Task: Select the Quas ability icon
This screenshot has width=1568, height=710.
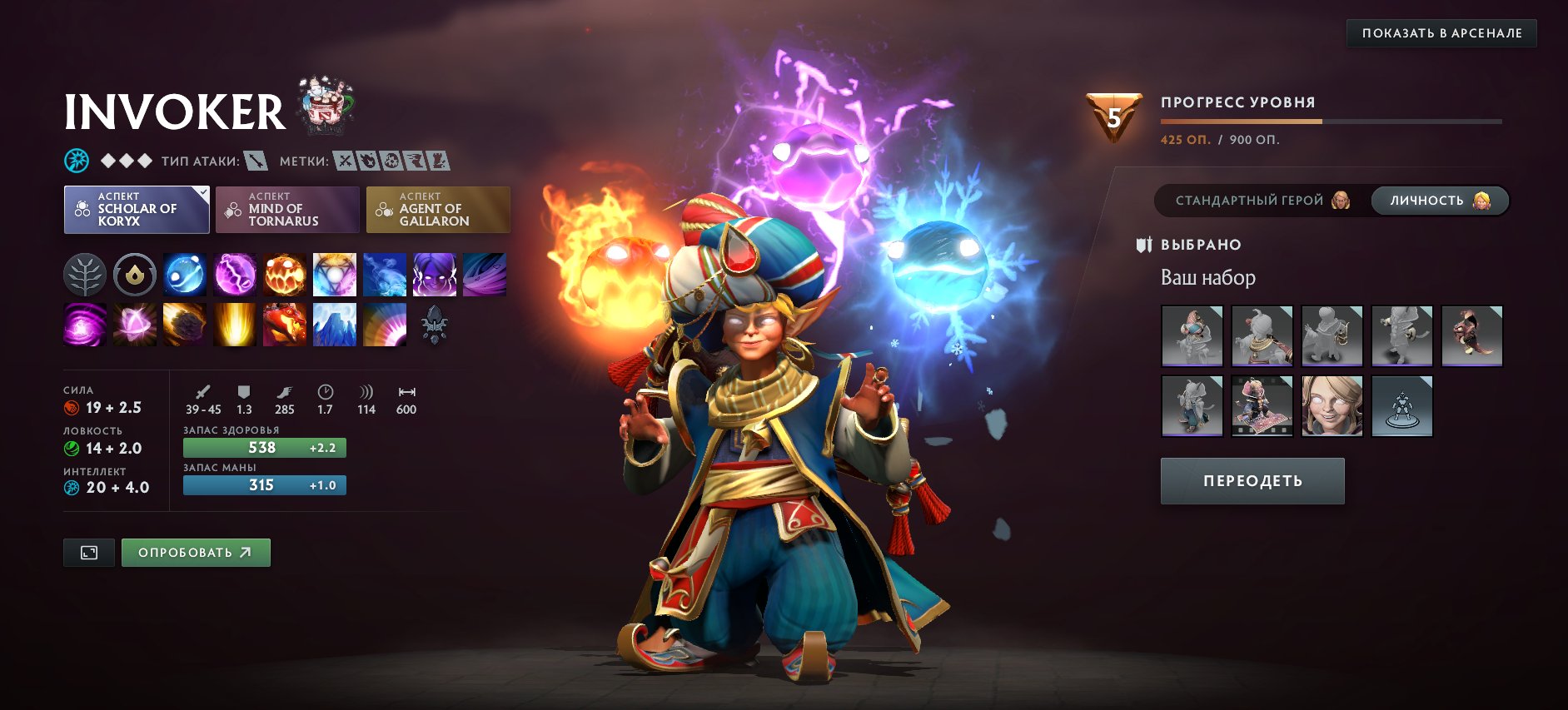Action: [183, 276]
